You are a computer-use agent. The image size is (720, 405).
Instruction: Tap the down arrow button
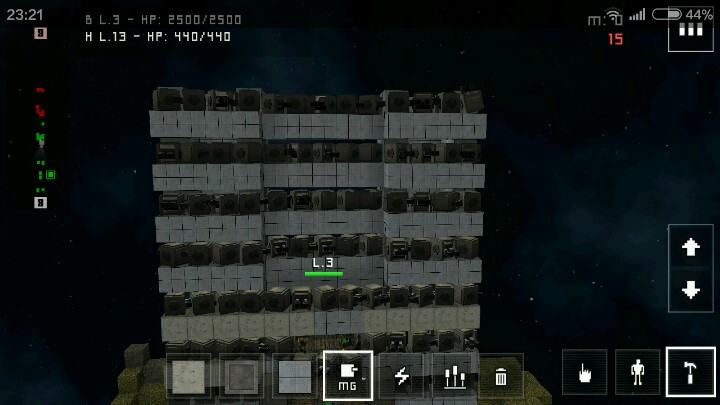coord(691,290)
